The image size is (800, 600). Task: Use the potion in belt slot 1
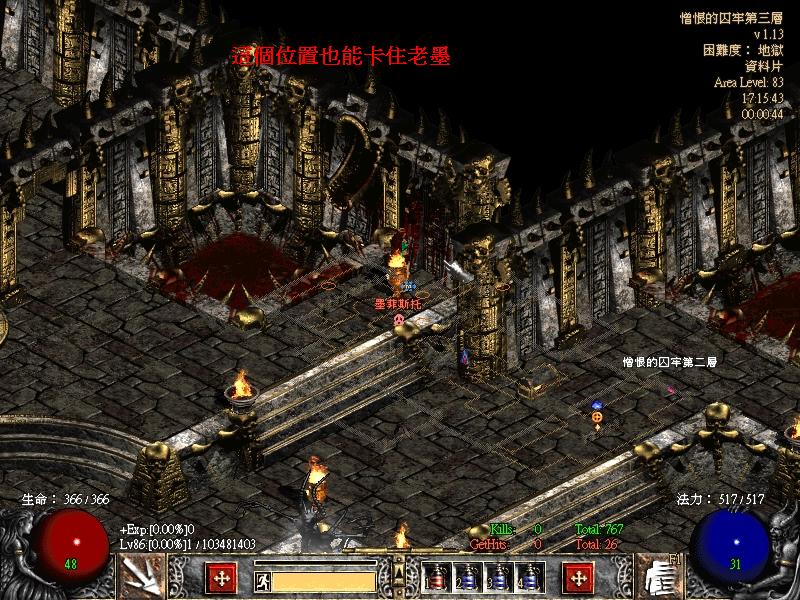click(x=436, y=578)
